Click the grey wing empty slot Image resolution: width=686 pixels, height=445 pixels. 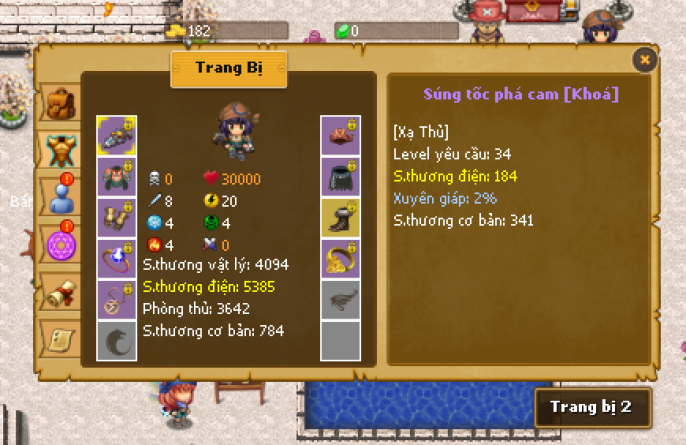[x=339, y=299]
